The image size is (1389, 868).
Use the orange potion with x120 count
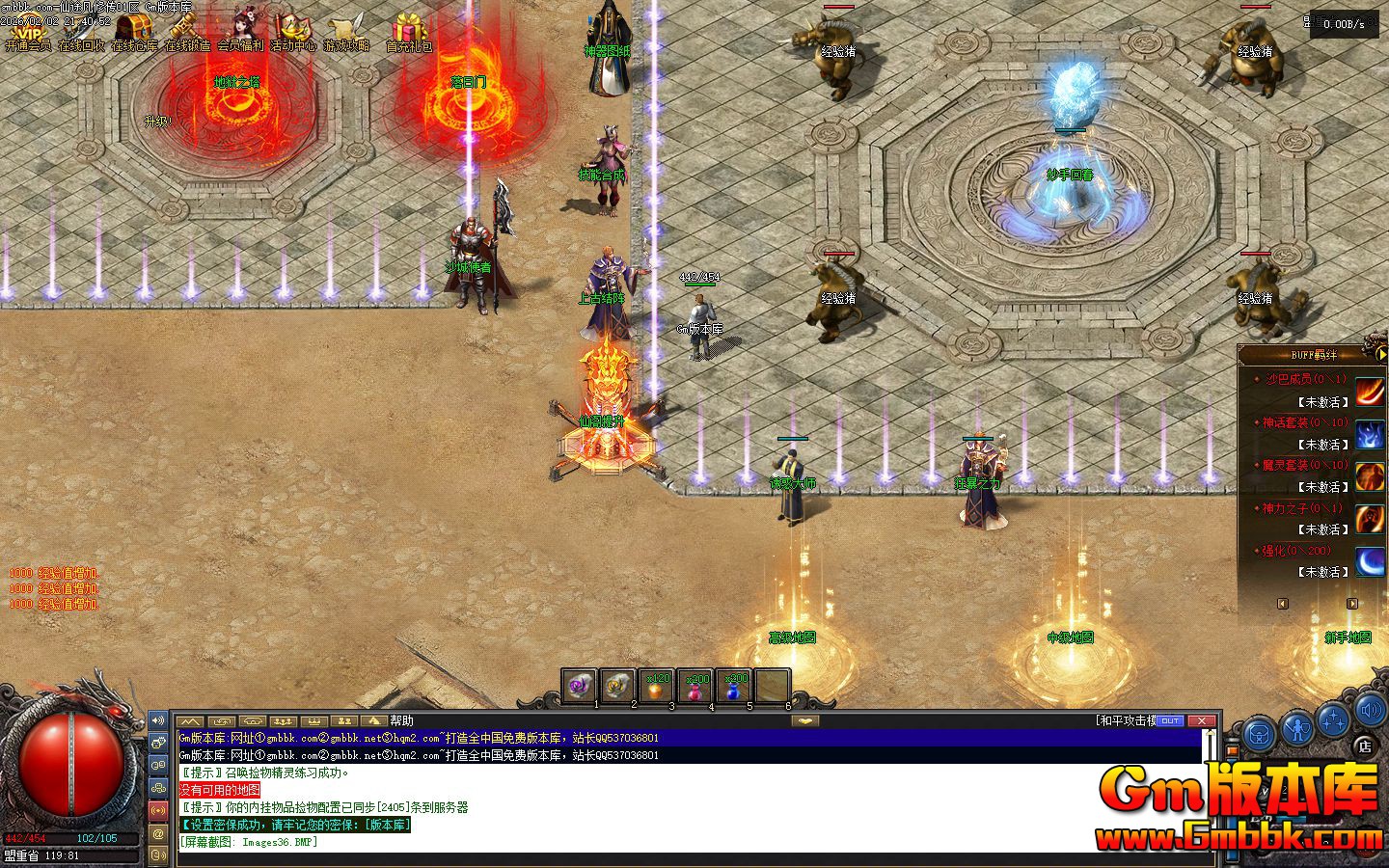(657, 686)
